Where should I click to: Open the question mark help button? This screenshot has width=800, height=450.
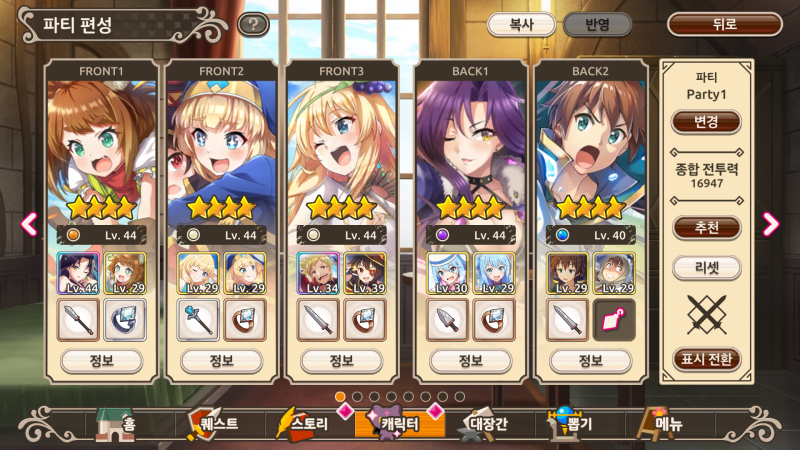(x=253, y=25)
